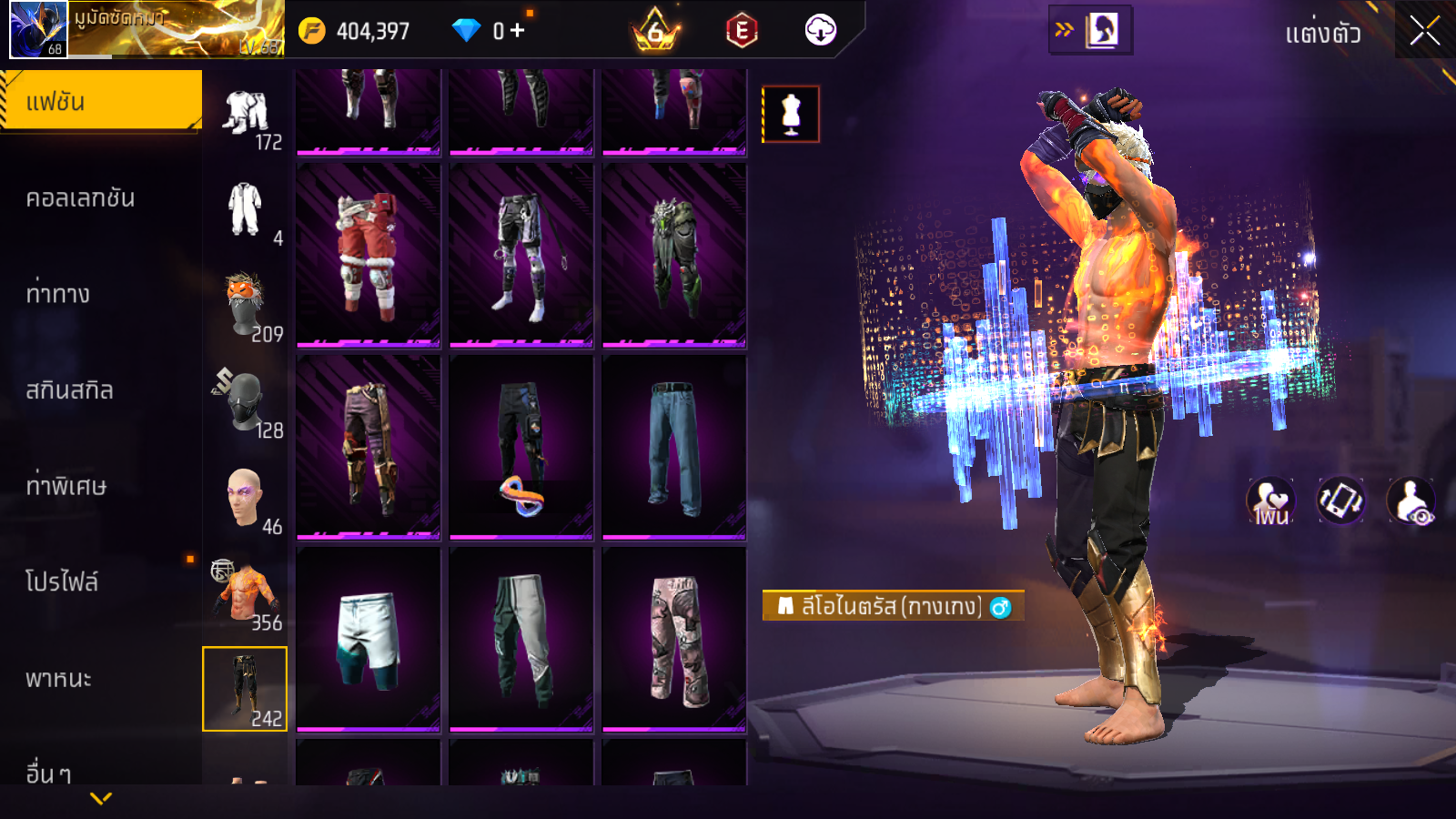This screenshot has height=819, width=1456.
Task: Choose the outfit sets category with 172 items
Action: click(x=246, y=116)
